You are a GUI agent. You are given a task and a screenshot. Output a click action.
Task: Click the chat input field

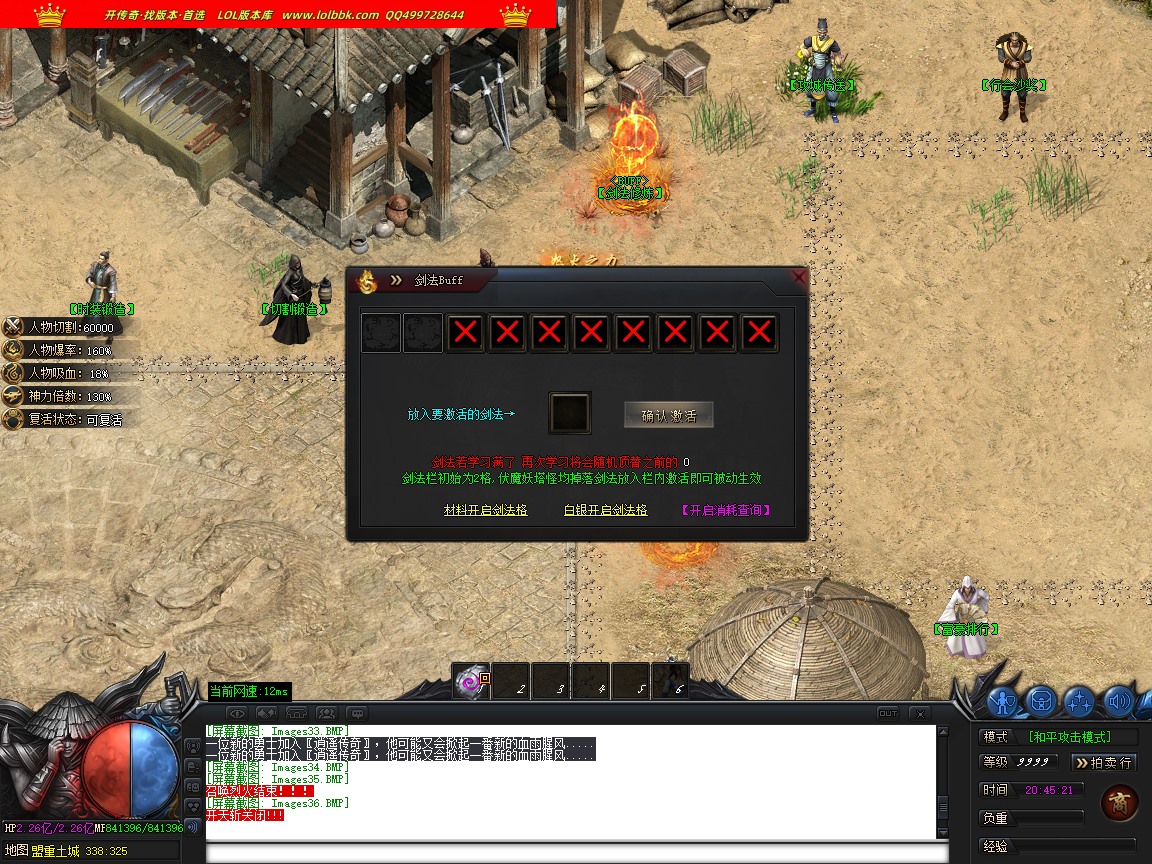click(575, 853)
